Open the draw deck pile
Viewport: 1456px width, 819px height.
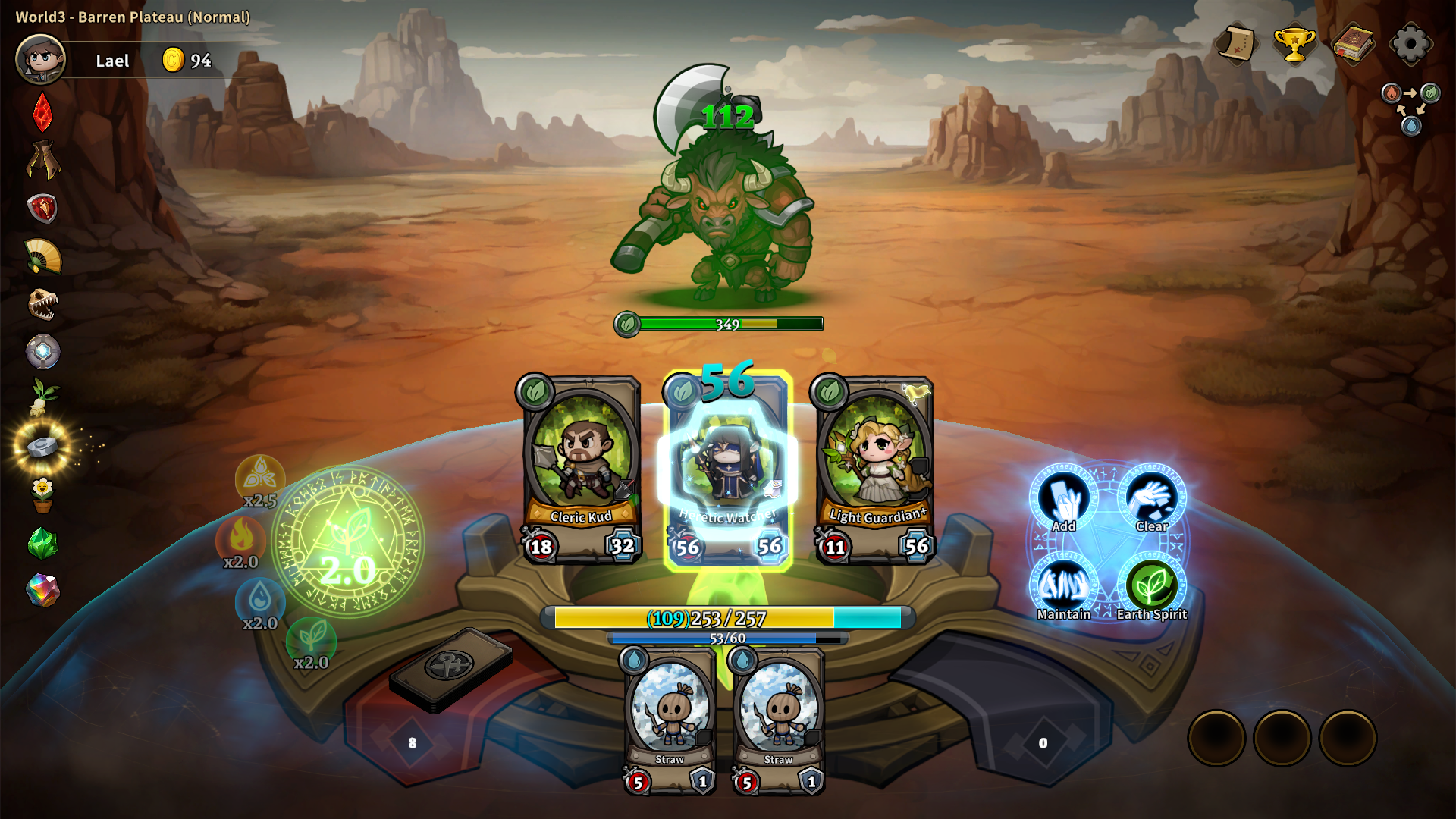tap(450, 669)
